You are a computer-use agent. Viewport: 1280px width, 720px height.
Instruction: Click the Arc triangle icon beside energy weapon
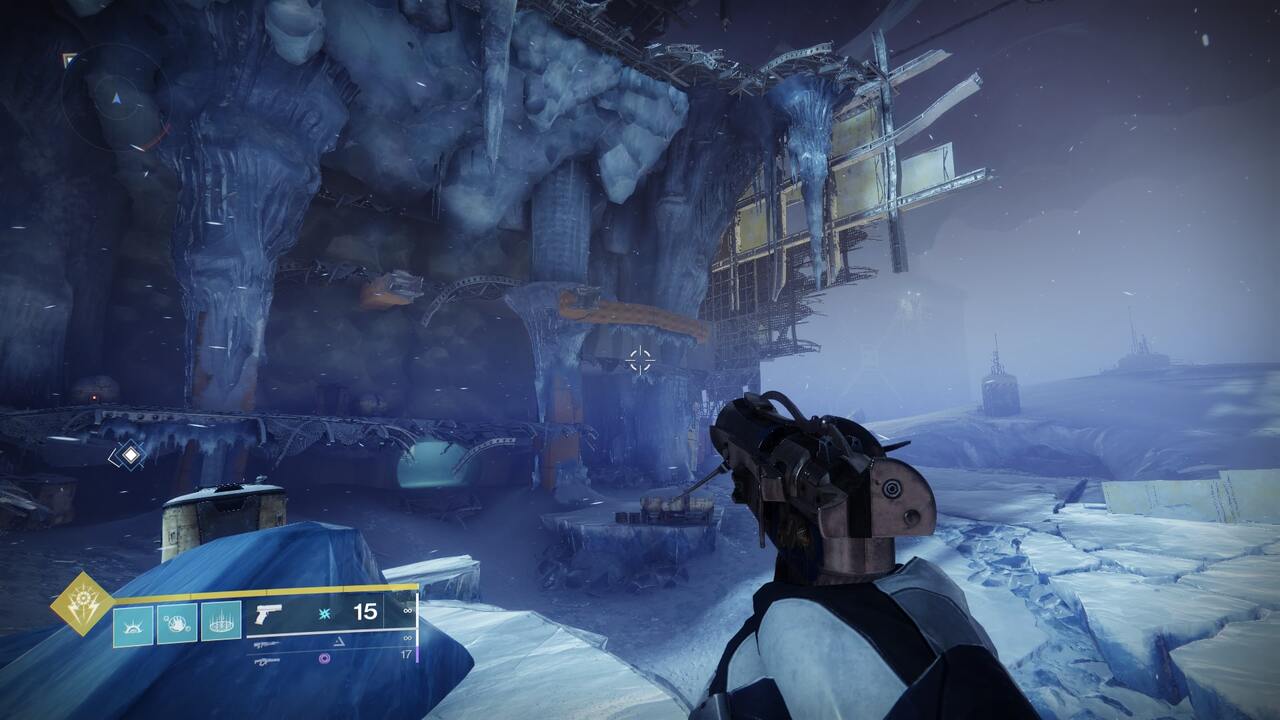coord(339,642)
